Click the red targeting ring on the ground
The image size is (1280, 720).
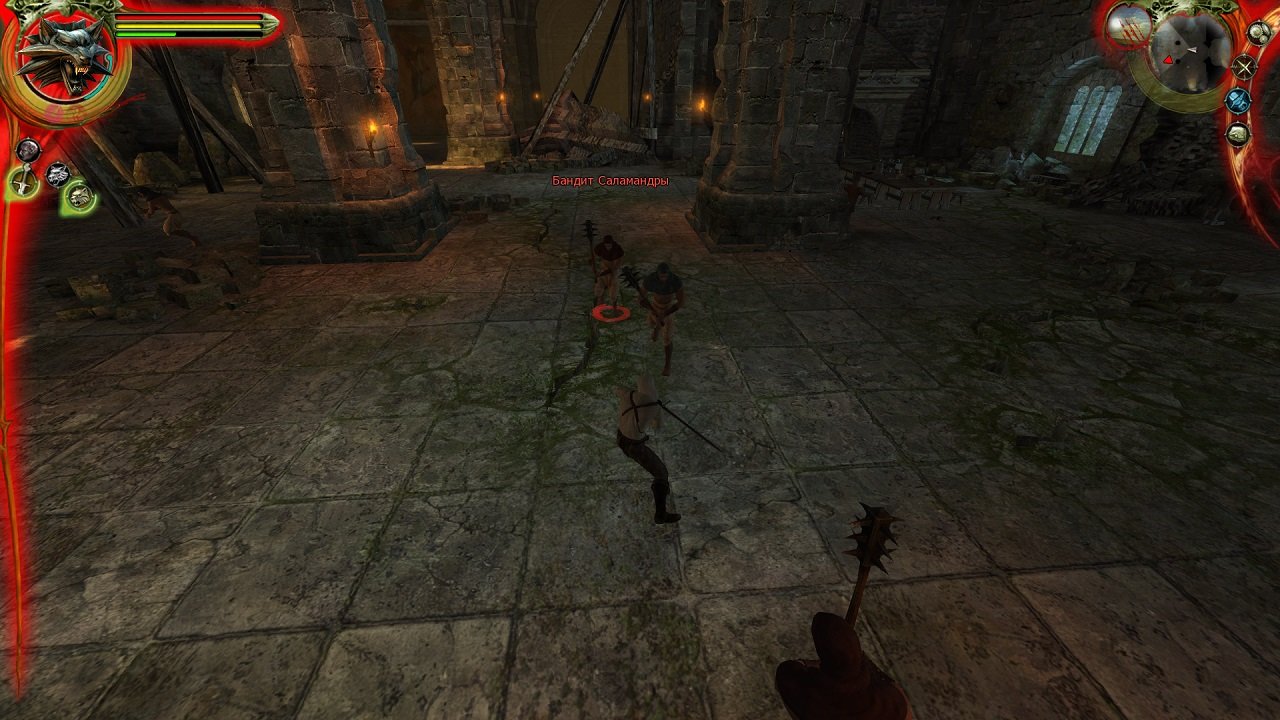609,313
